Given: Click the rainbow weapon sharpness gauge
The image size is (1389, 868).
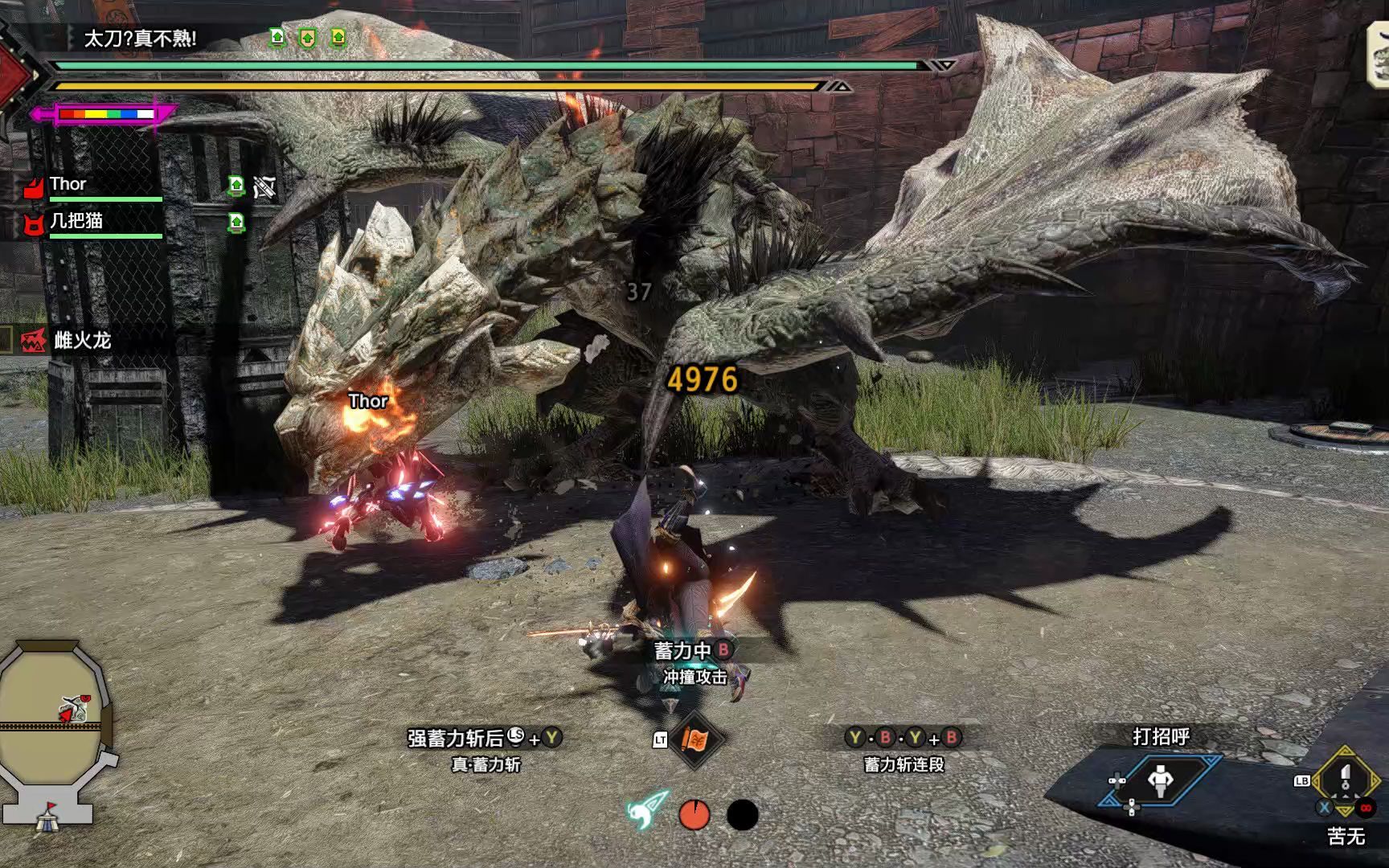Looking at the screenshot, I should tap(105, 114).
